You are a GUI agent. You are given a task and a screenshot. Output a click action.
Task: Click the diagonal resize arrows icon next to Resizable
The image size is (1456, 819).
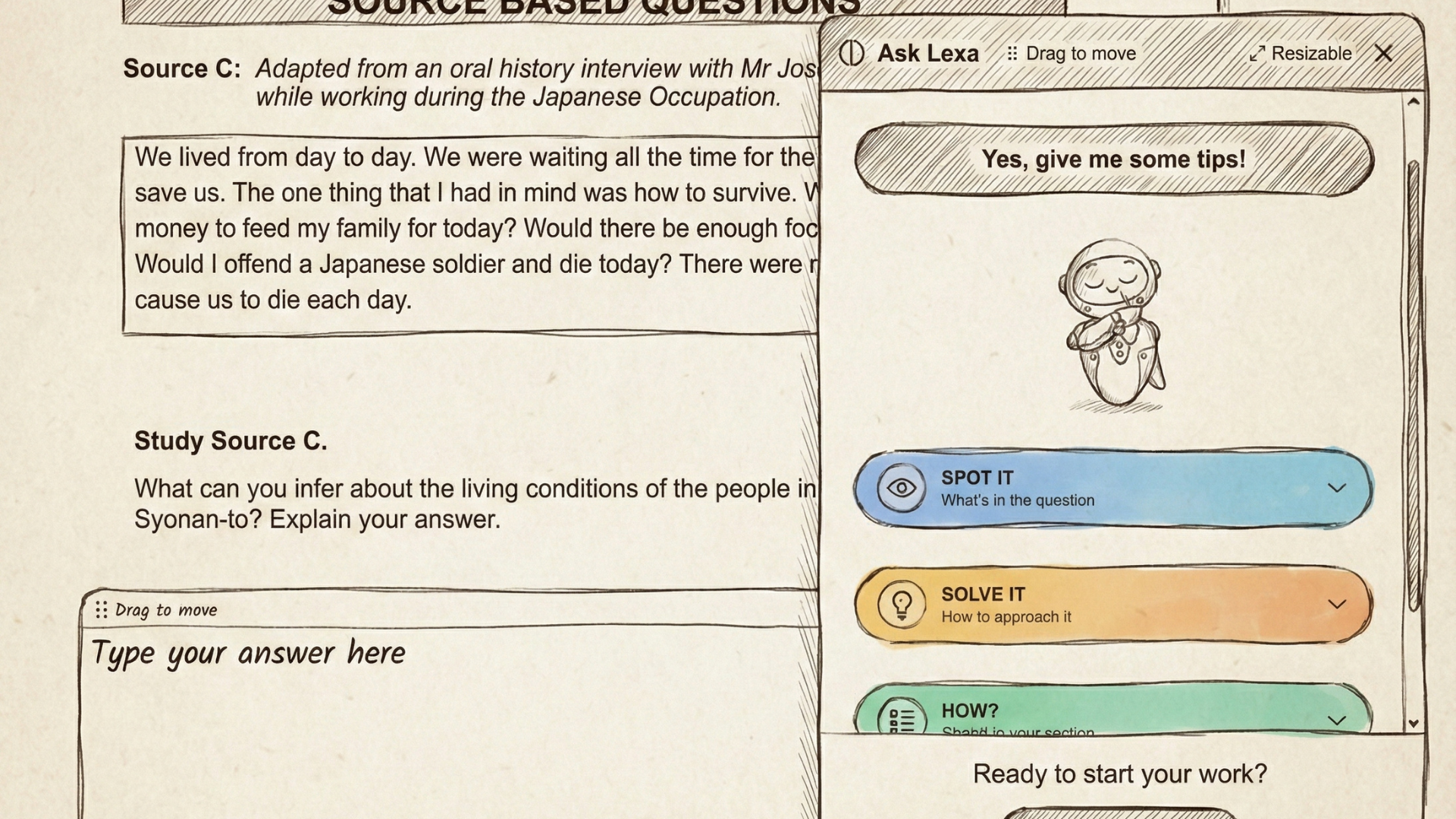click(1258, 52)
